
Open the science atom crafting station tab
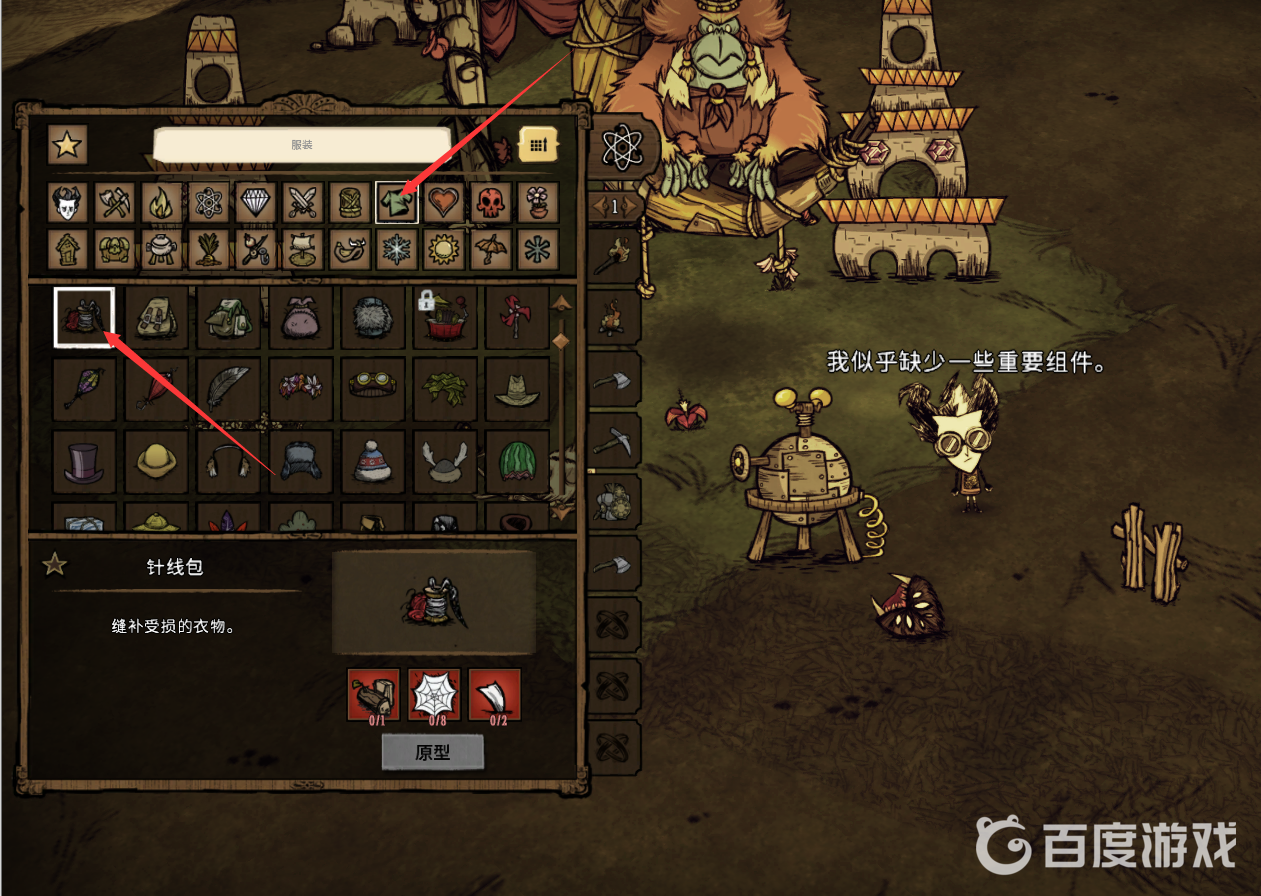[x=621, y=147]
